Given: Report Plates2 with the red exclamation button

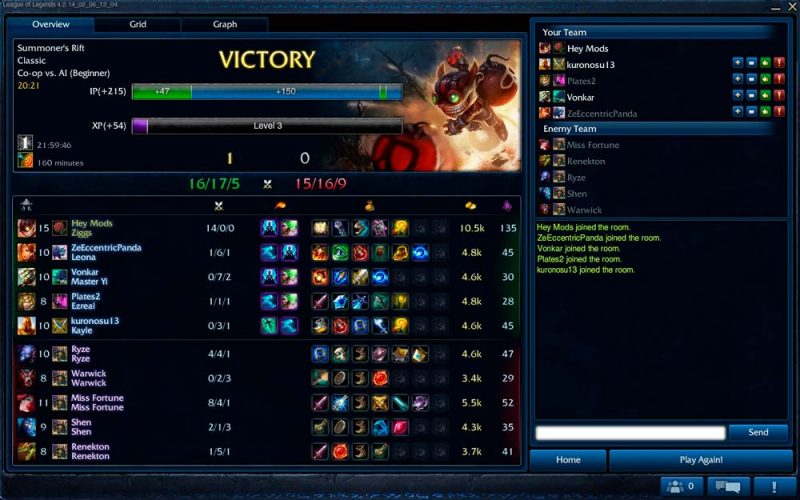Looking at the screenshot, I should (779, 80).
